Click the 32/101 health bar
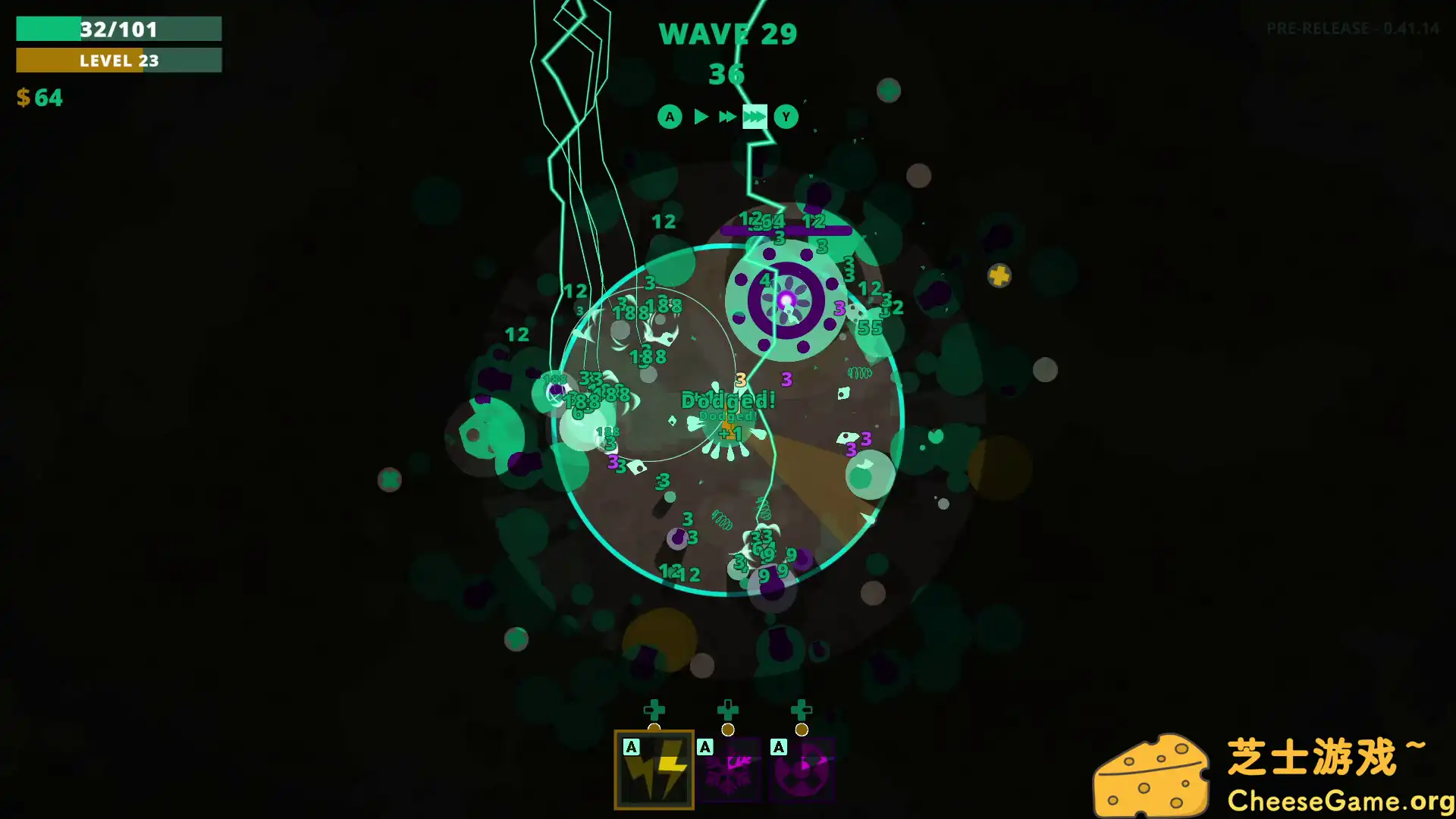Image resolution: width=1456 pixels, height=819 pixels. coord(118,30)
